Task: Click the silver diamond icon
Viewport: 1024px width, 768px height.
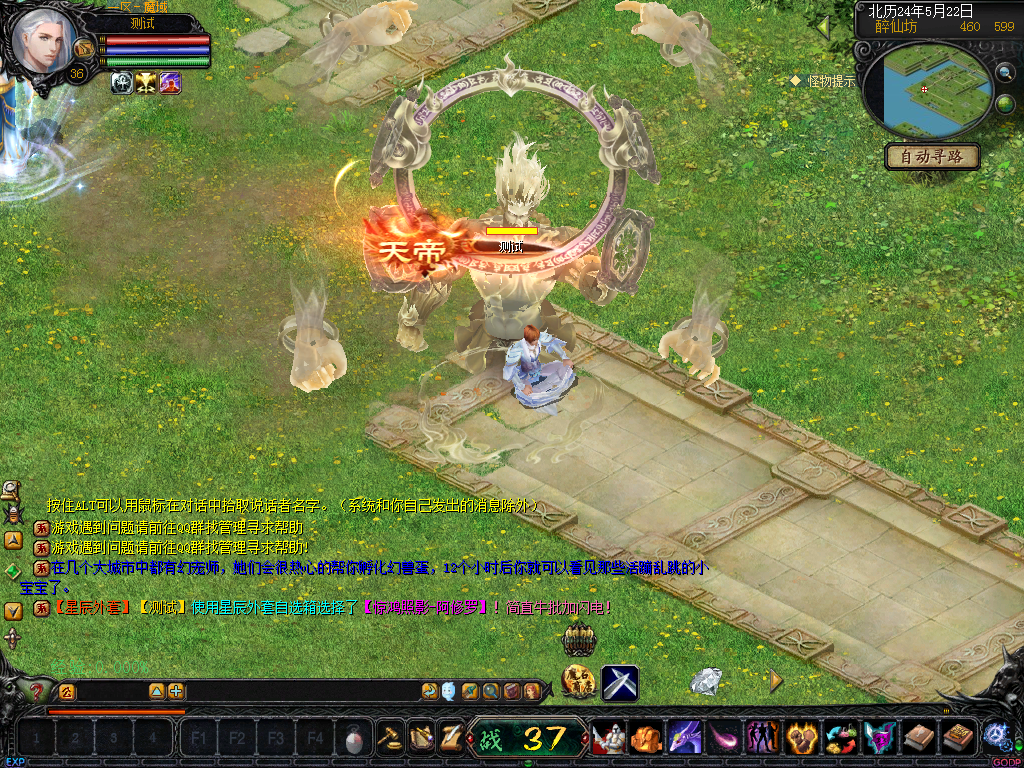Action: pos(708,681)
